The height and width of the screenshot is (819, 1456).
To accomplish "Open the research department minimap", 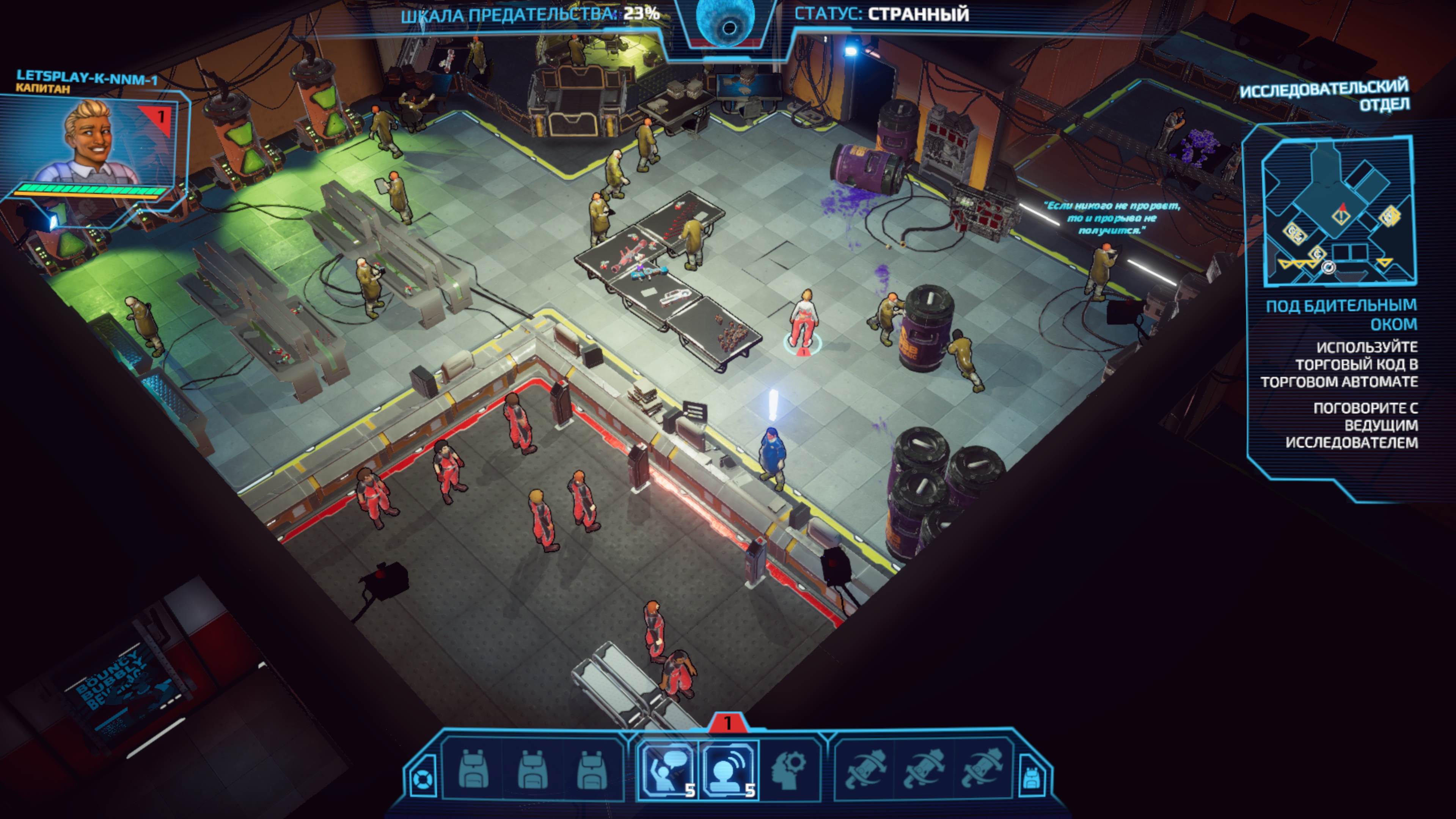I will pos(1338,212).
